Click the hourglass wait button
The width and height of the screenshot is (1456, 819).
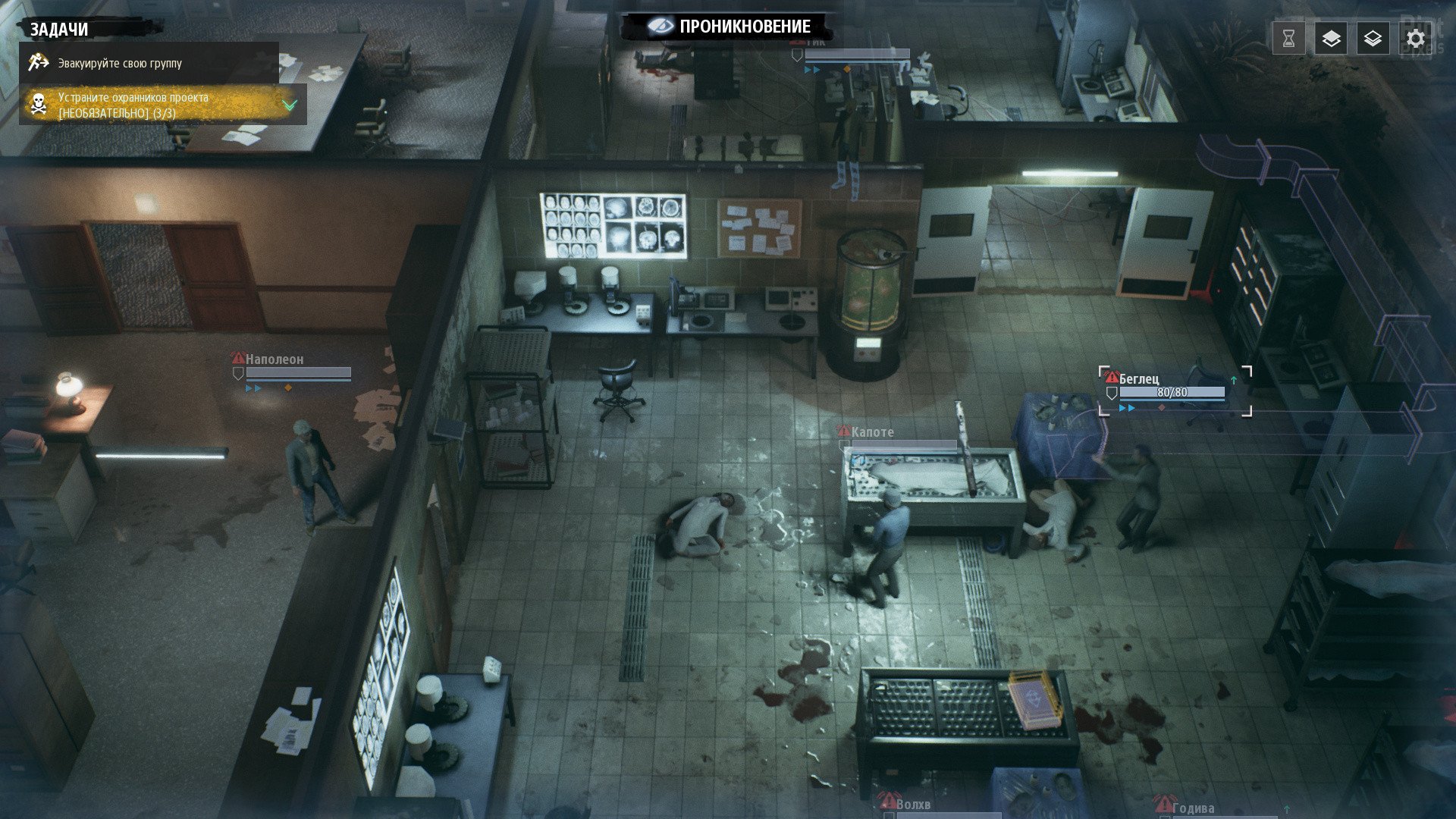click(1289, 39)
